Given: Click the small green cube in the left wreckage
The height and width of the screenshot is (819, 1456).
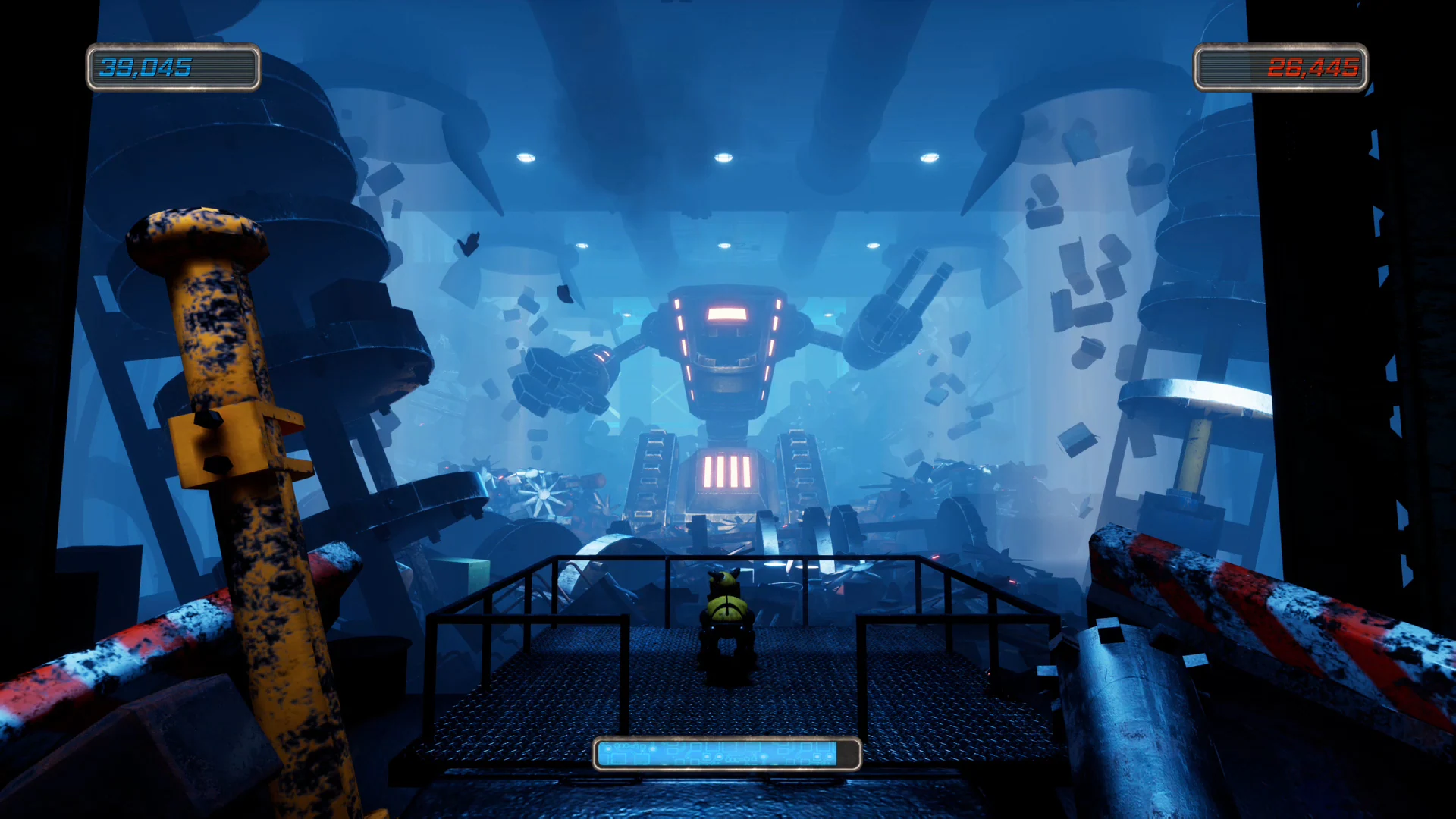Looking at the screenshot, I should (470, 577).
